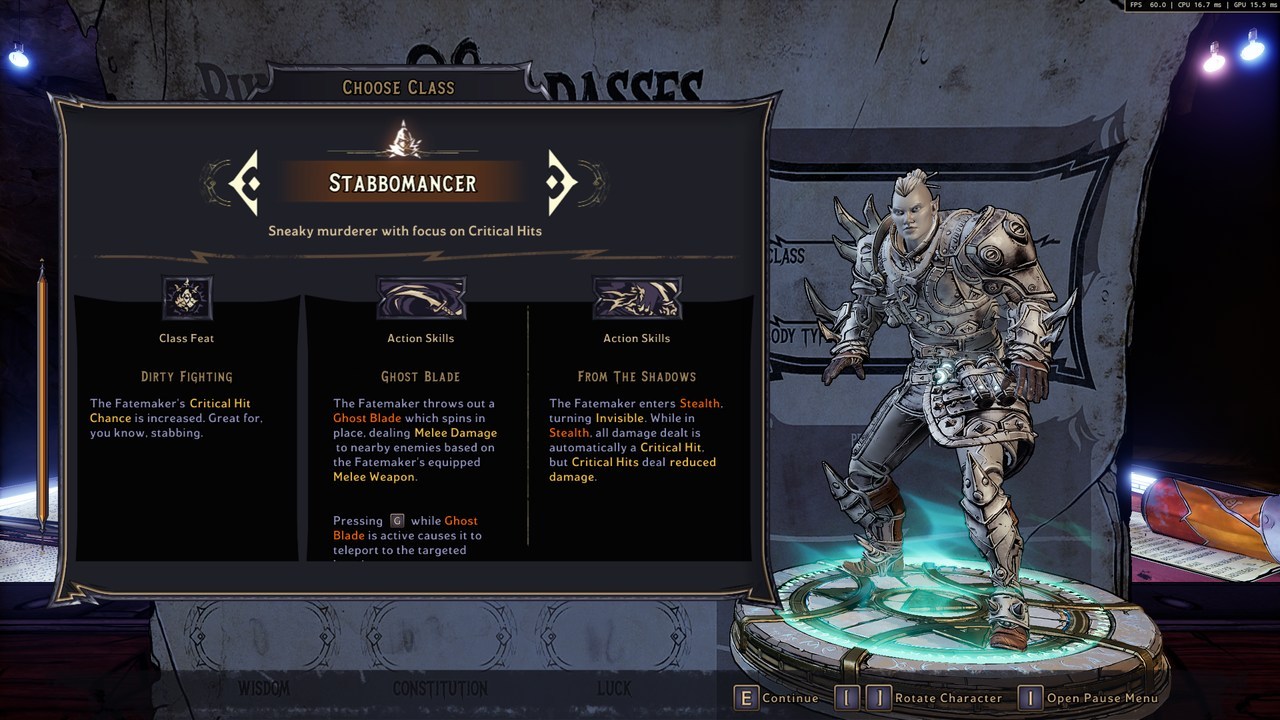Switch to the previous class with left arrow

[x=246, y=183]
